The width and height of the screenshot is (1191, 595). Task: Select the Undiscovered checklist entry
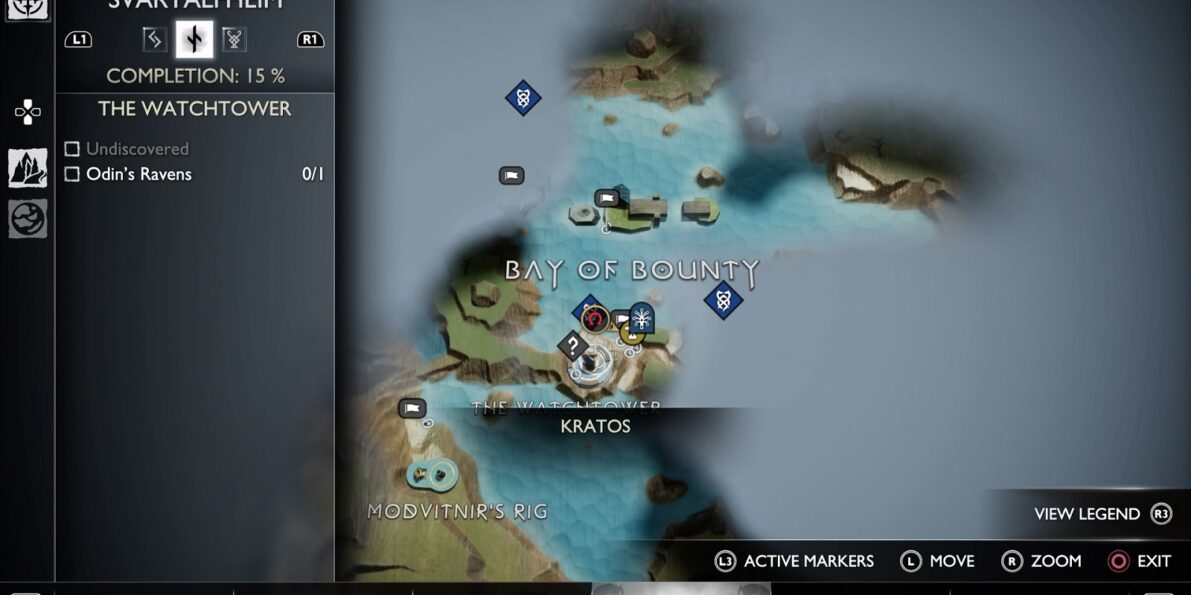(73, 149)
